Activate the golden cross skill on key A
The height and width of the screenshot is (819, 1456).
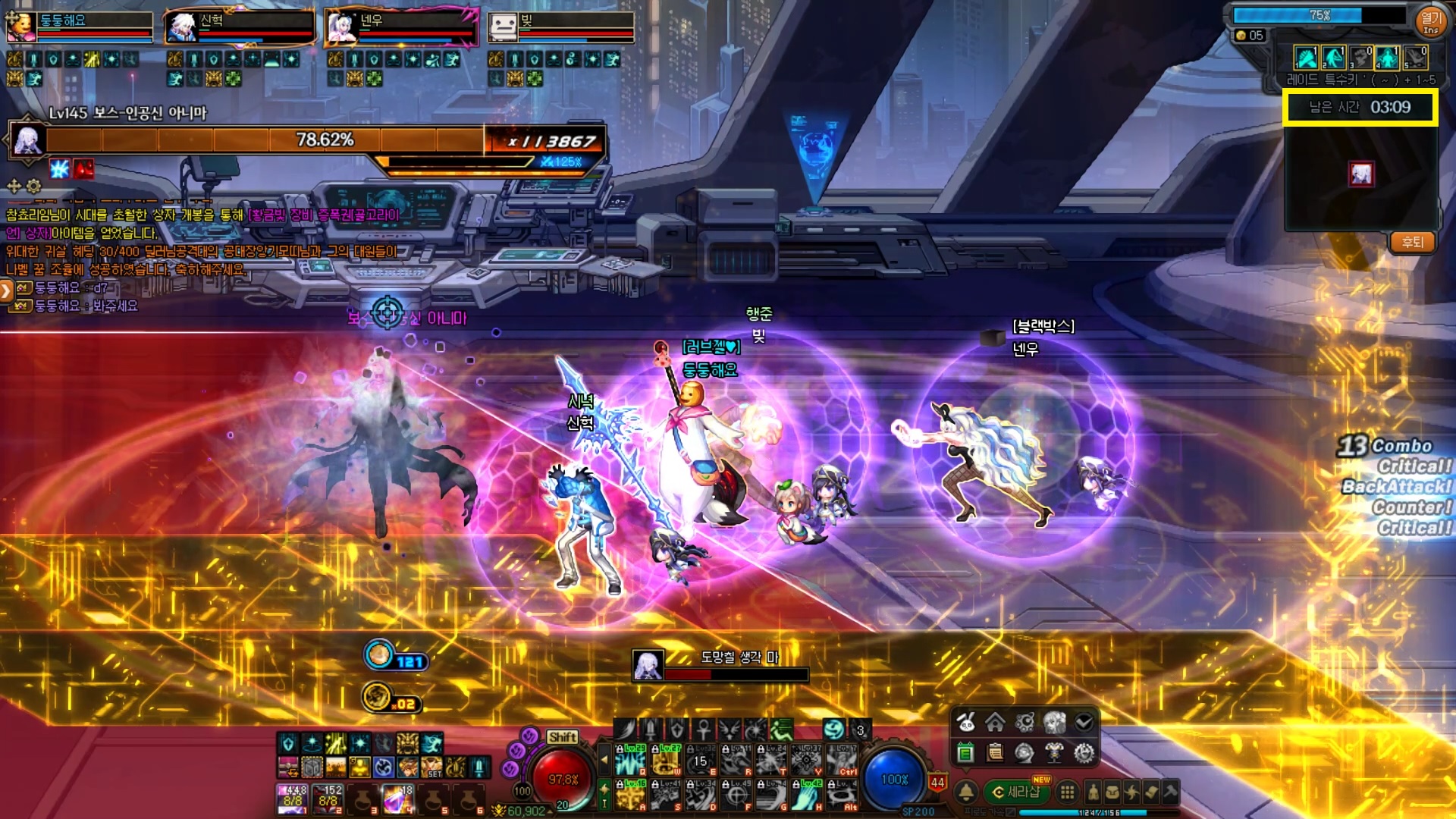pyautogui.click(x=631, y=794)
